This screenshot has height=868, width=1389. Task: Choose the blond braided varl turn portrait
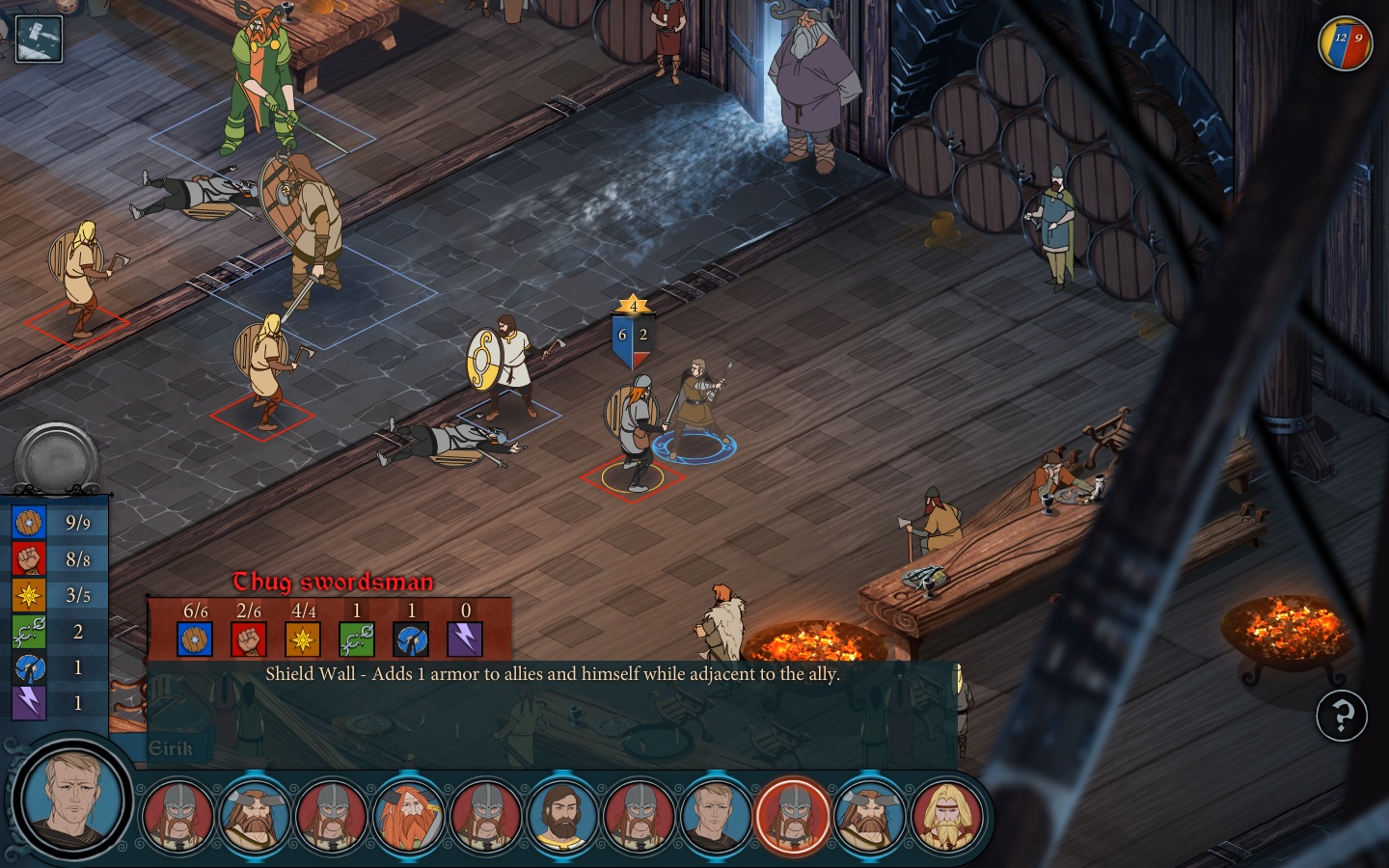pos(948,817)
